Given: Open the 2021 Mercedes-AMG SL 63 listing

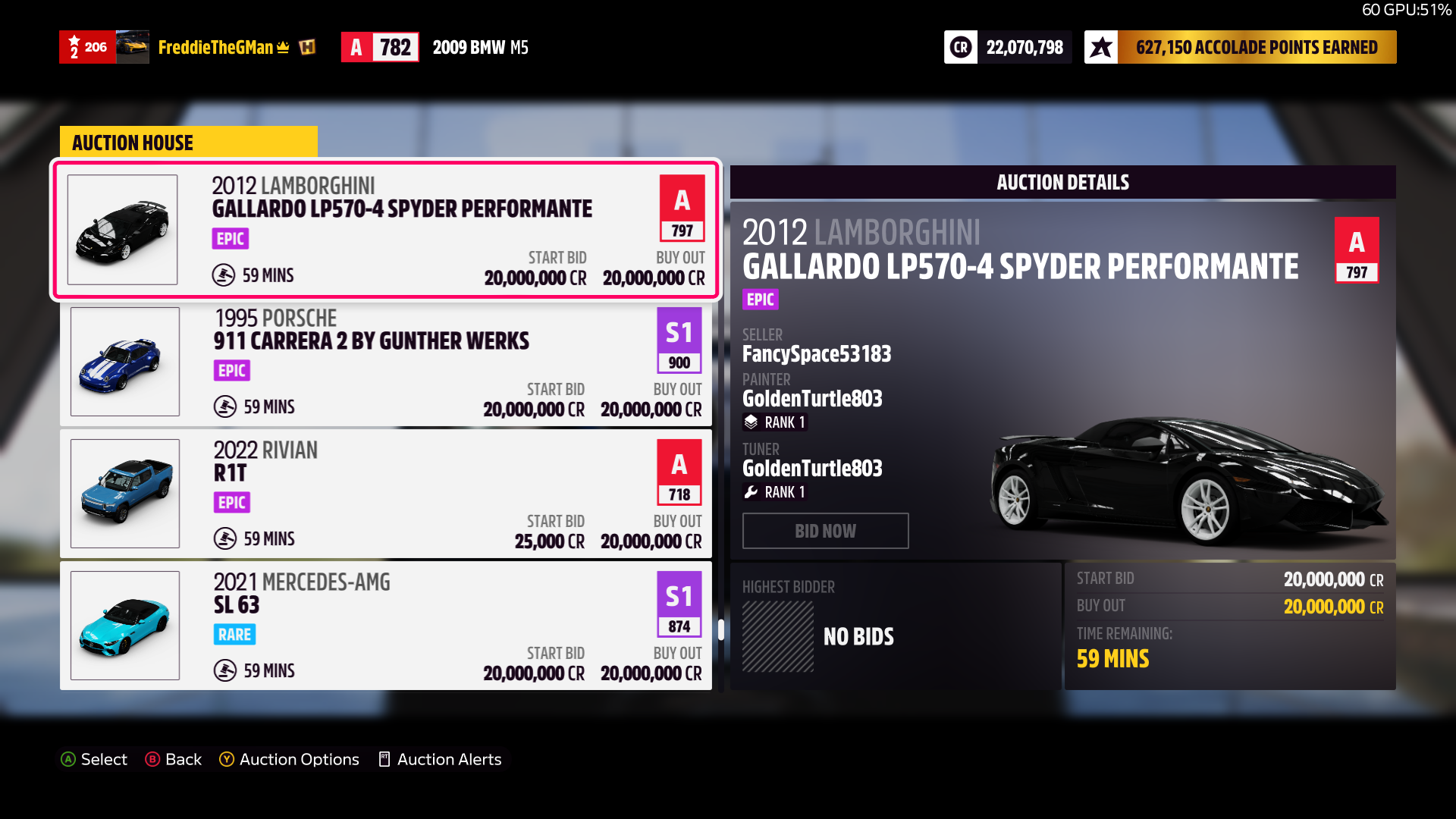Looking at the screenshot, I should pyautogui.click(x=385, y=626).
